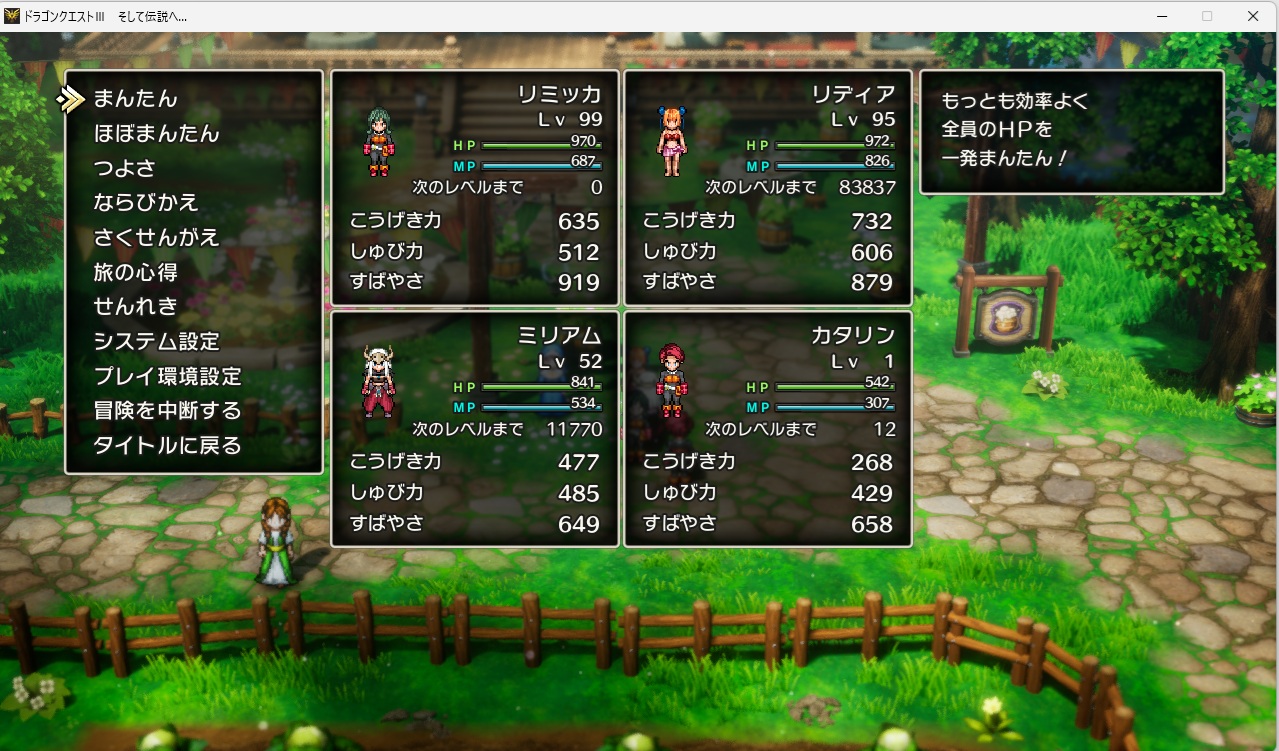This screenshot has width=1279, height=751.
Task: Show the せんれき battle records
Action: (x=135, y=306)
